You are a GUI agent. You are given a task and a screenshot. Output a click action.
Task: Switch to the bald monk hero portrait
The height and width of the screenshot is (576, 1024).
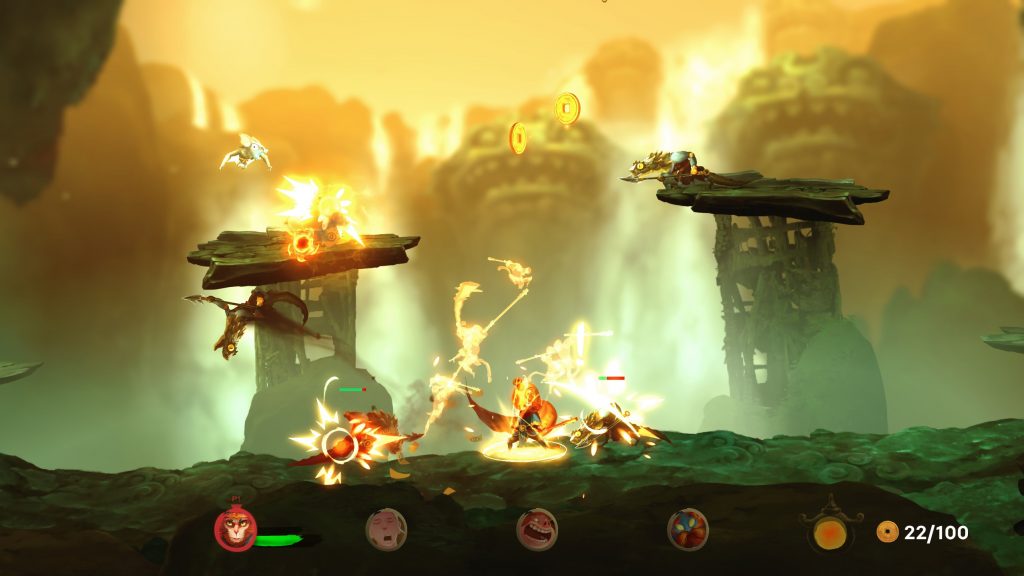[x=386, y=529]
